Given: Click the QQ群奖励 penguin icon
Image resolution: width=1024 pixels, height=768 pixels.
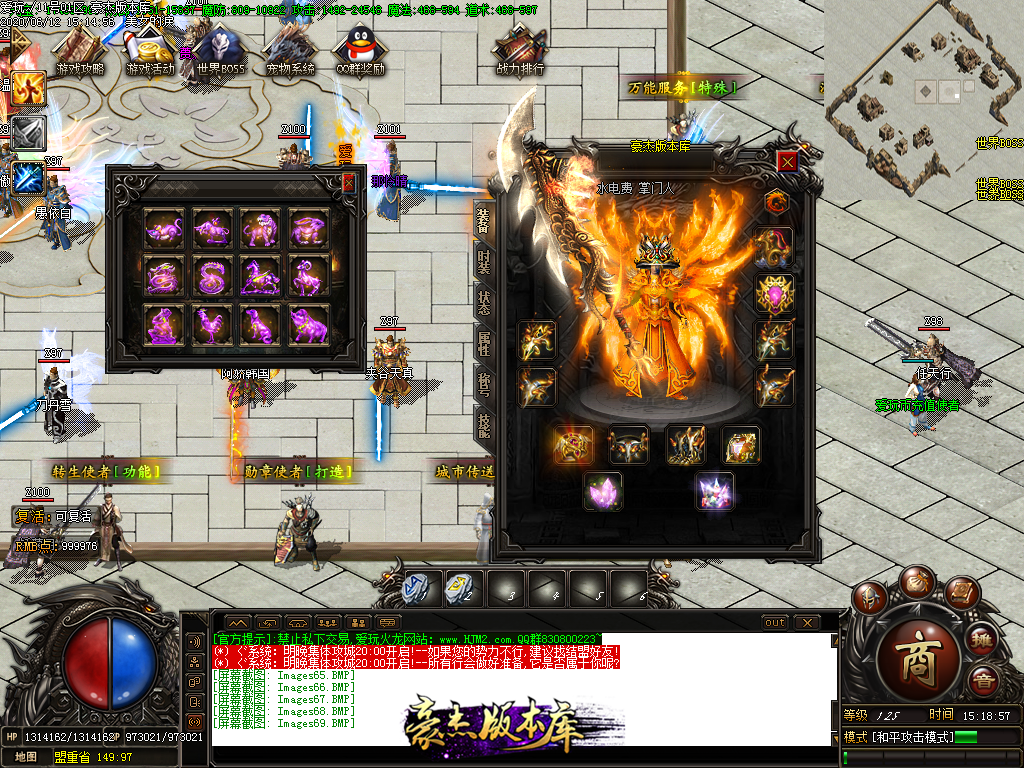Looking at the screenshot, I should coord(360,50).
